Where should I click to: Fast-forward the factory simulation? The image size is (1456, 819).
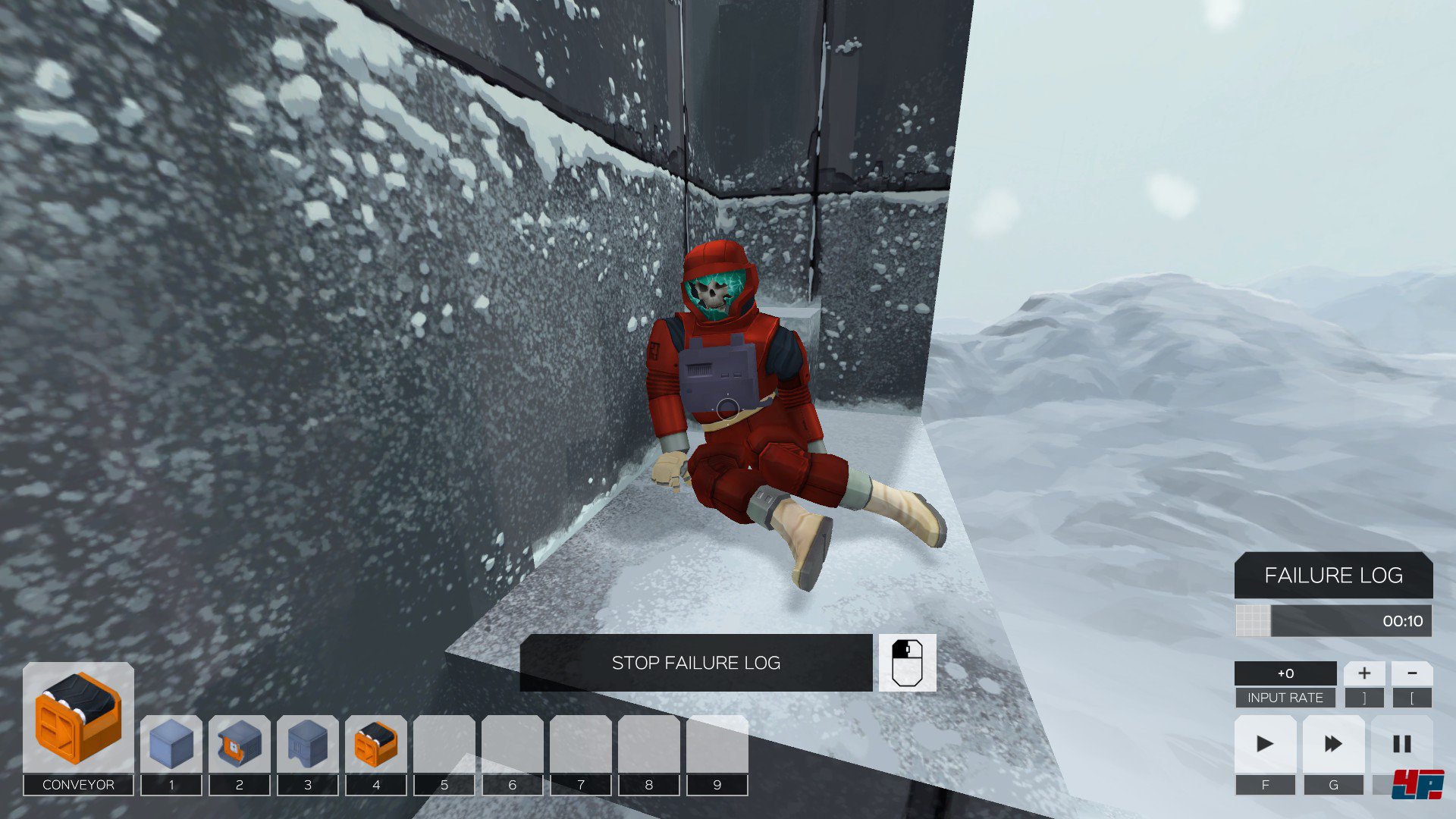pos(1333,744)
